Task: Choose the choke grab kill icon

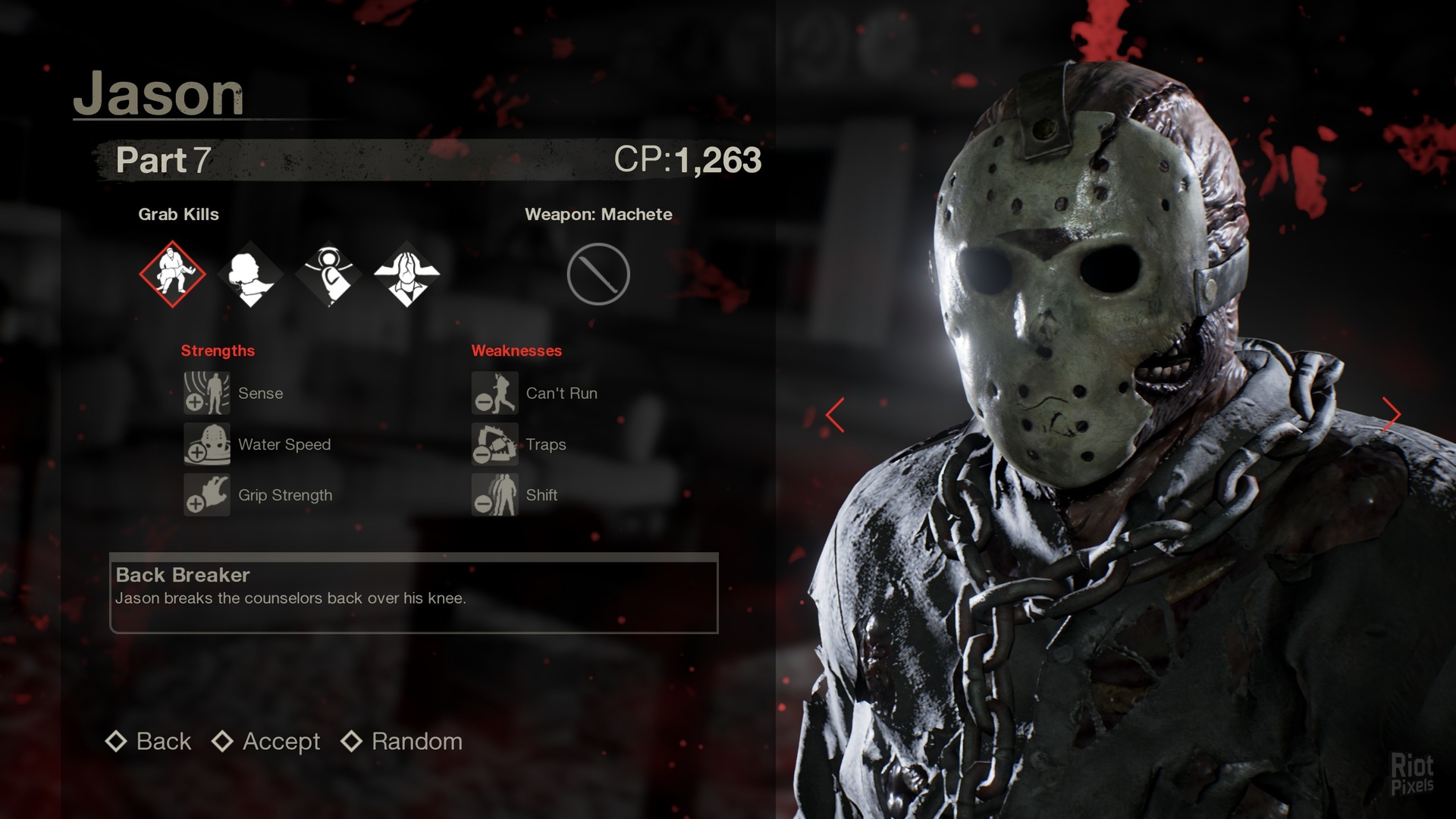Action: 251,274
